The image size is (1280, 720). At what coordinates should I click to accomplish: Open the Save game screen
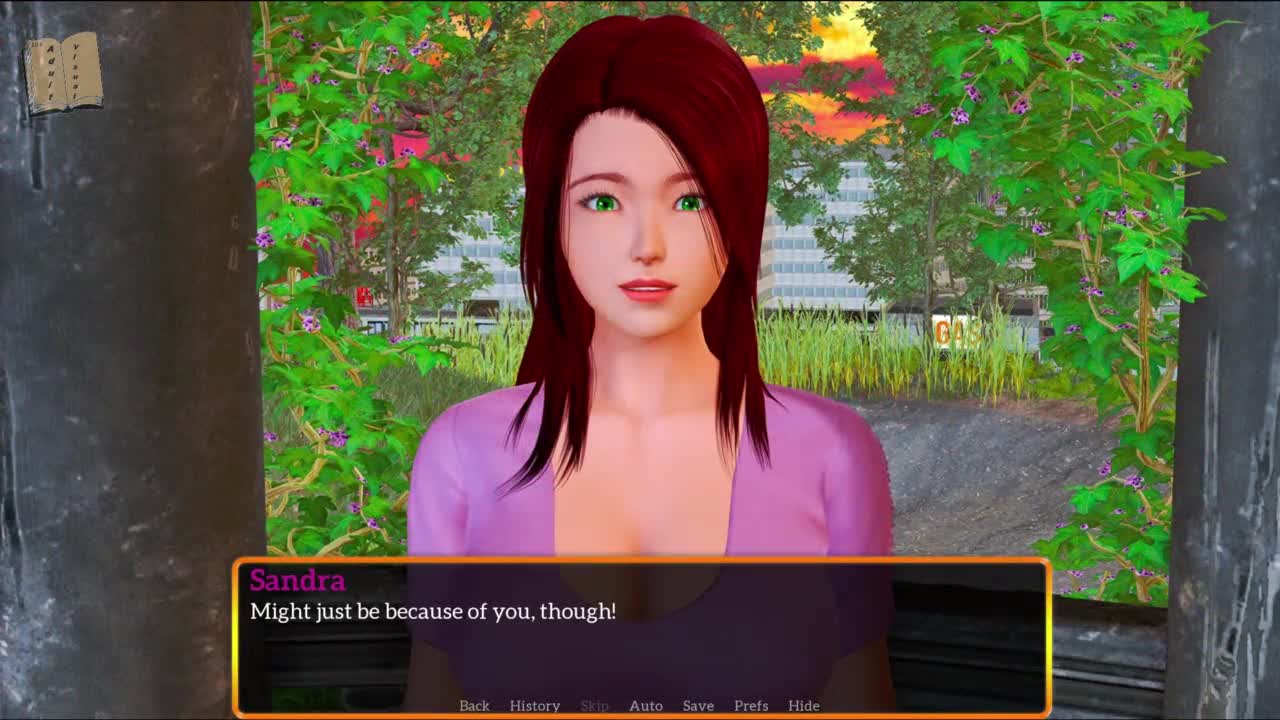698,705
